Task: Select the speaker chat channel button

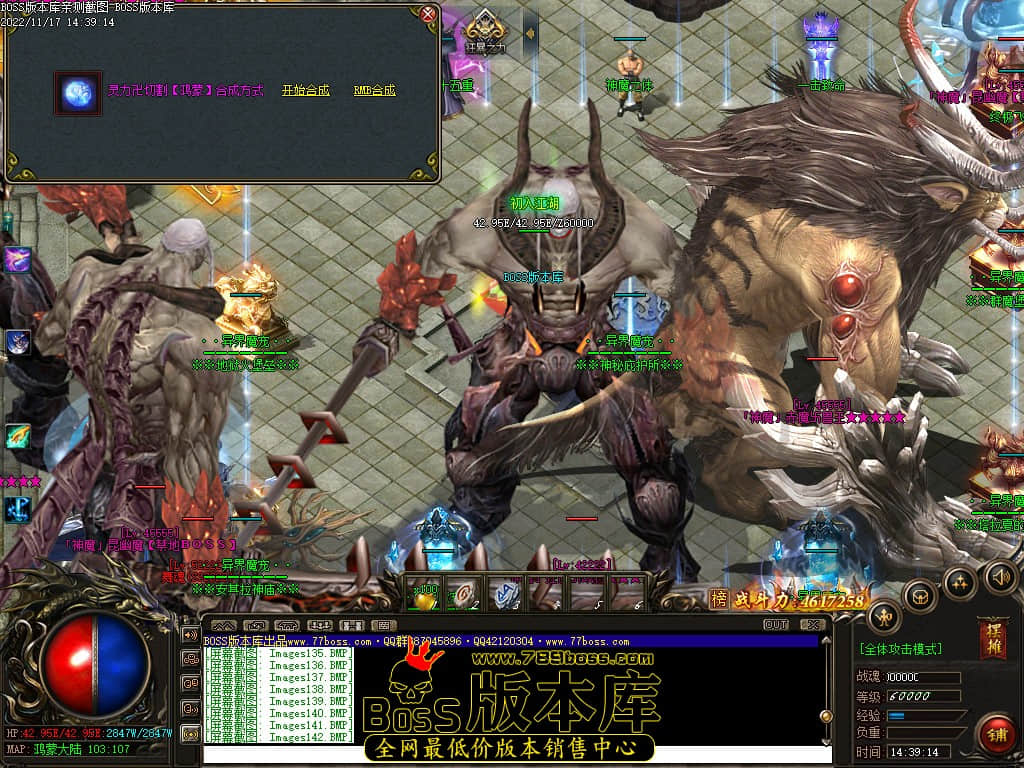Action: pos(190,634)
